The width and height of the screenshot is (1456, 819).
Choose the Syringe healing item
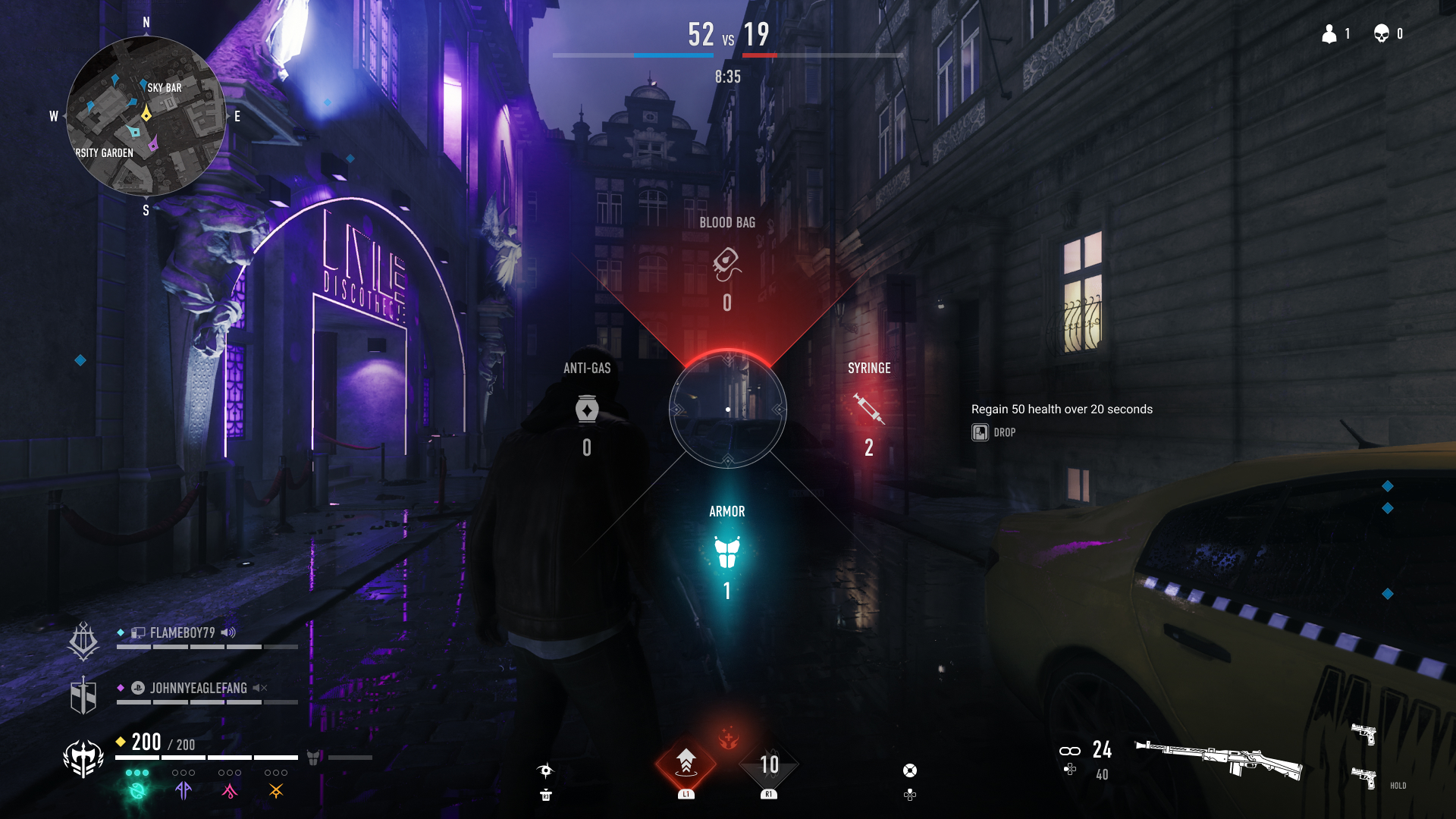pyautogui.click(x=868, y=409)
